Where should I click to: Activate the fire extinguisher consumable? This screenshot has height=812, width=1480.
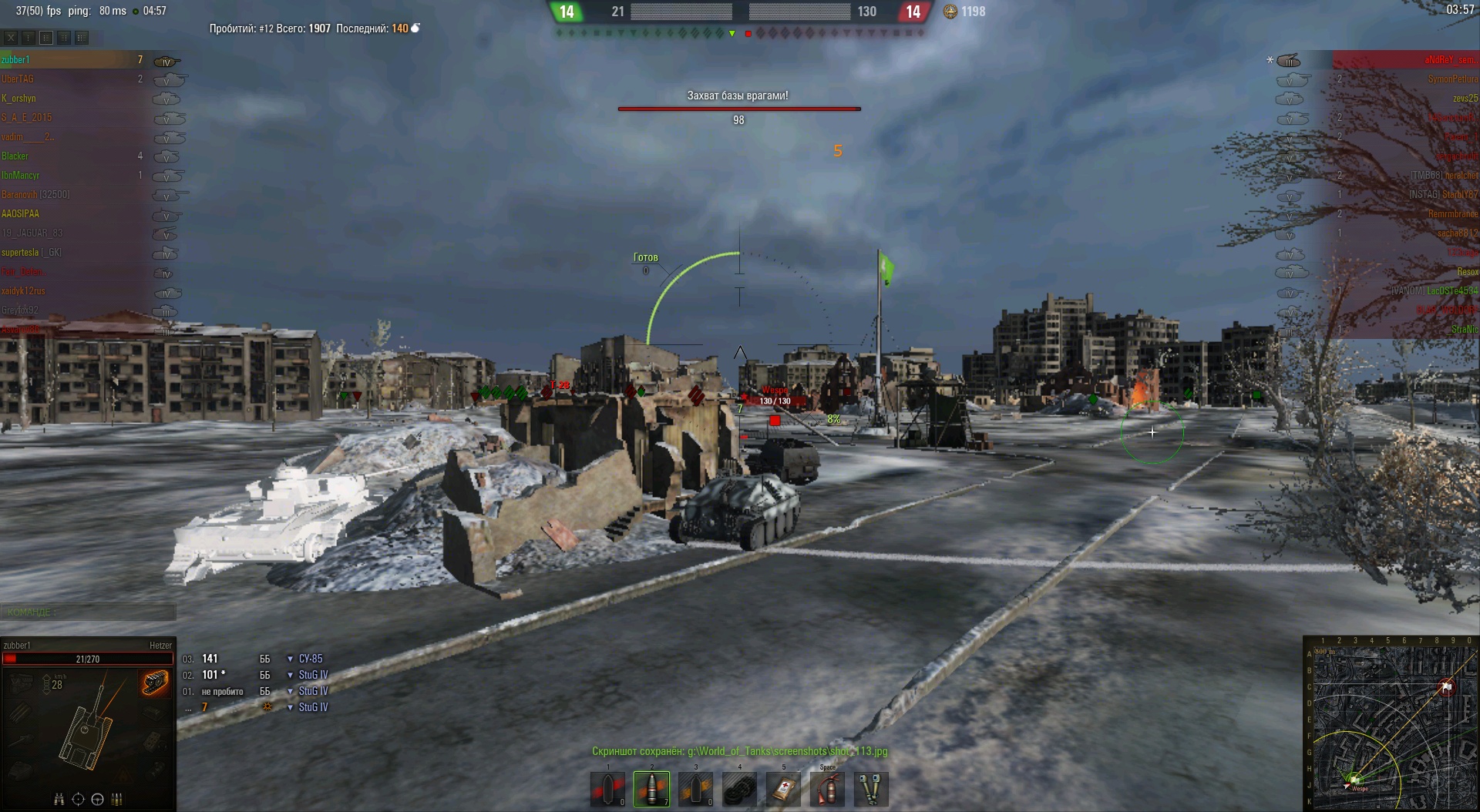[827, 789]
